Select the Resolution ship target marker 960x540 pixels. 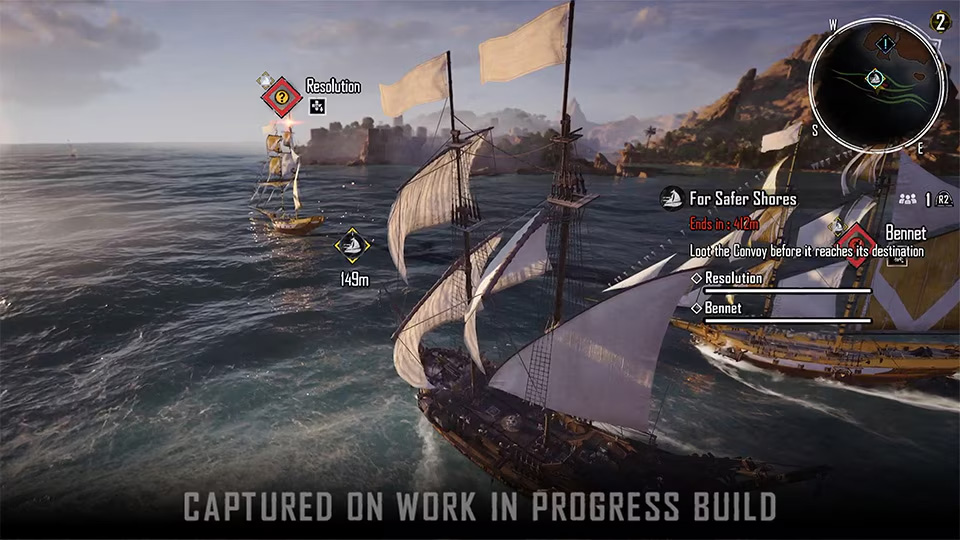coord(282,97)
